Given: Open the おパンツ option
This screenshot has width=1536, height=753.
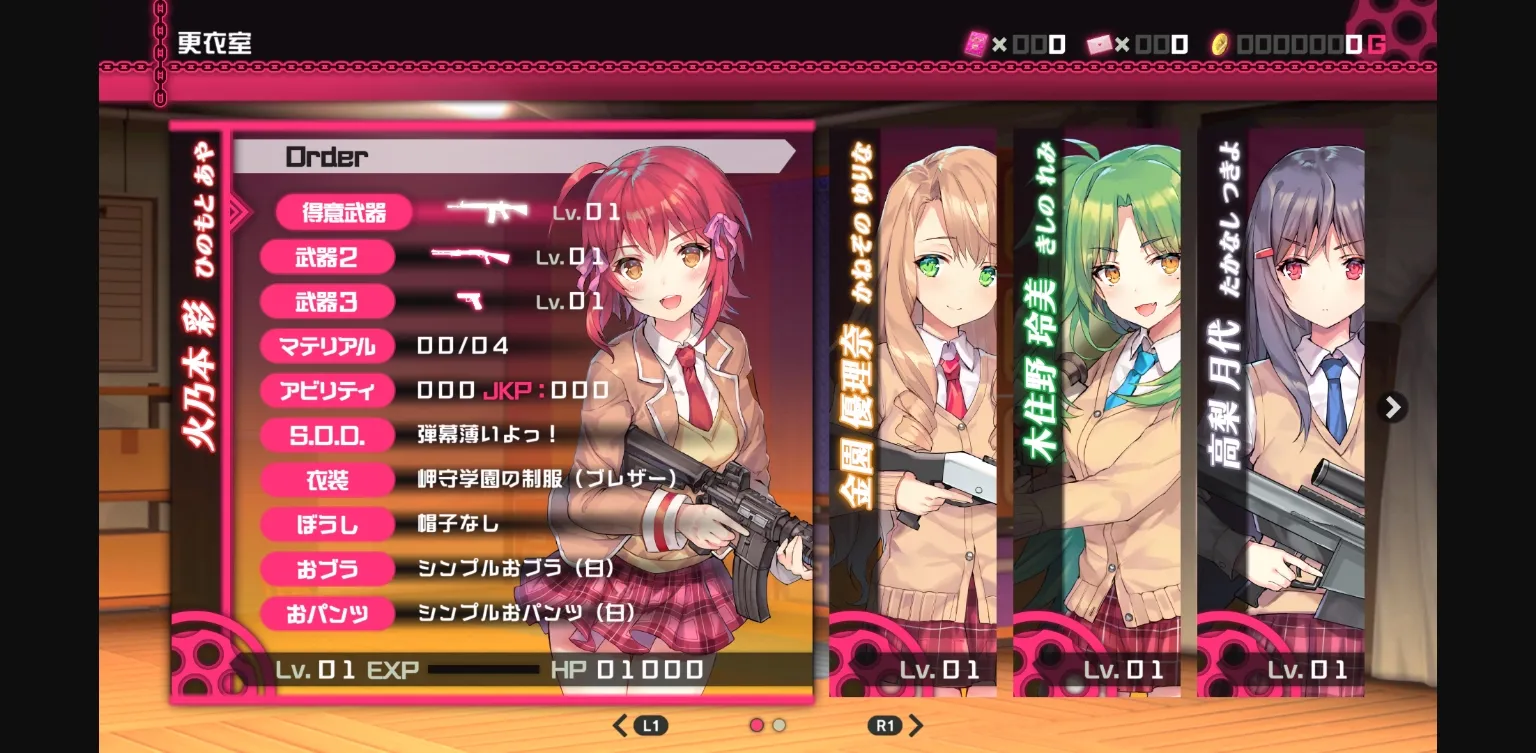Looking at the screenshot, I should tap(327, 614).
